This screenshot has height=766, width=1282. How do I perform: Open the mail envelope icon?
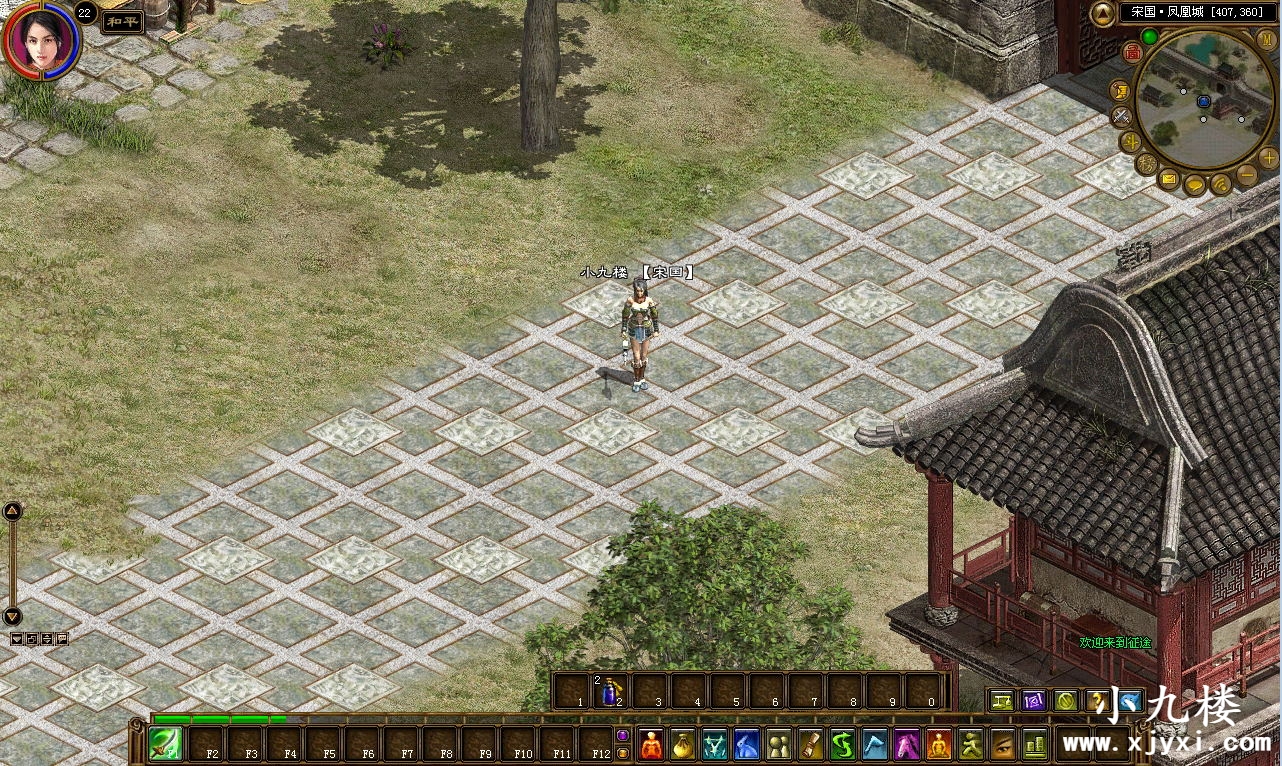coord(1169,180)
